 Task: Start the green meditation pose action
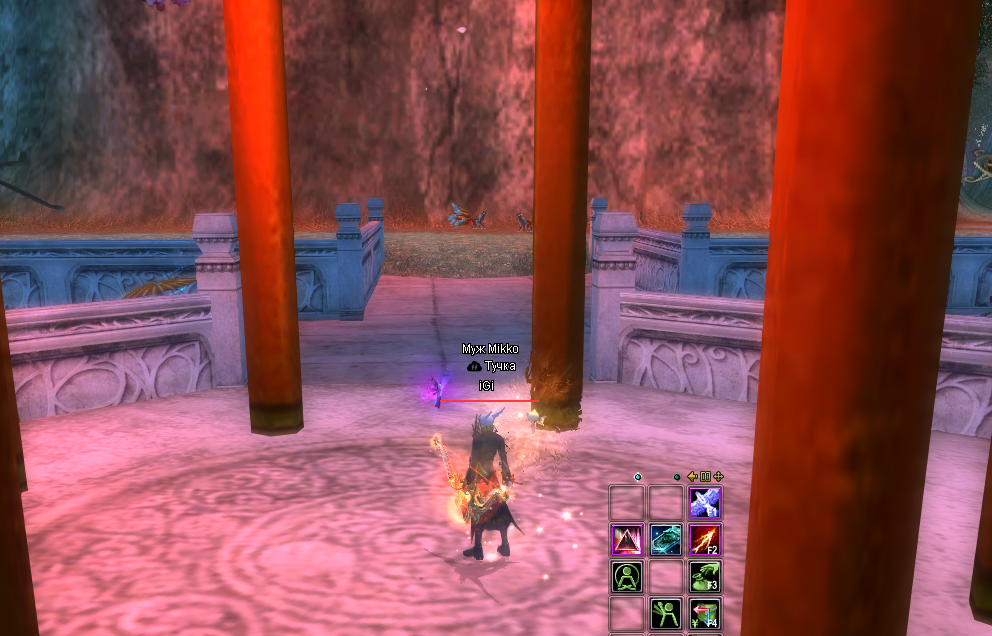tap(627, 577)
